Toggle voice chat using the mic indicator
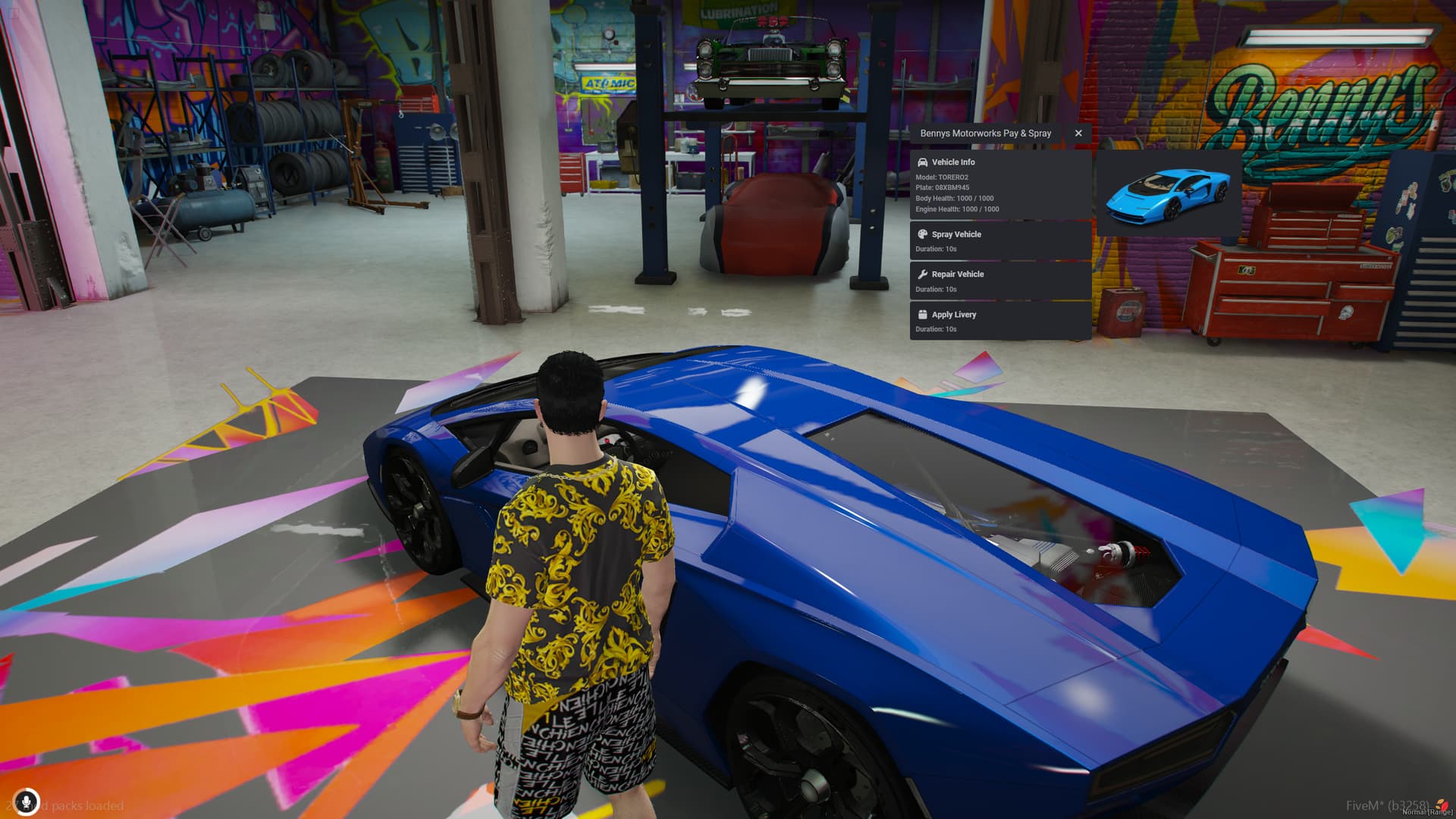This screenshot has height=819, width=1456. tap(27, 800)
